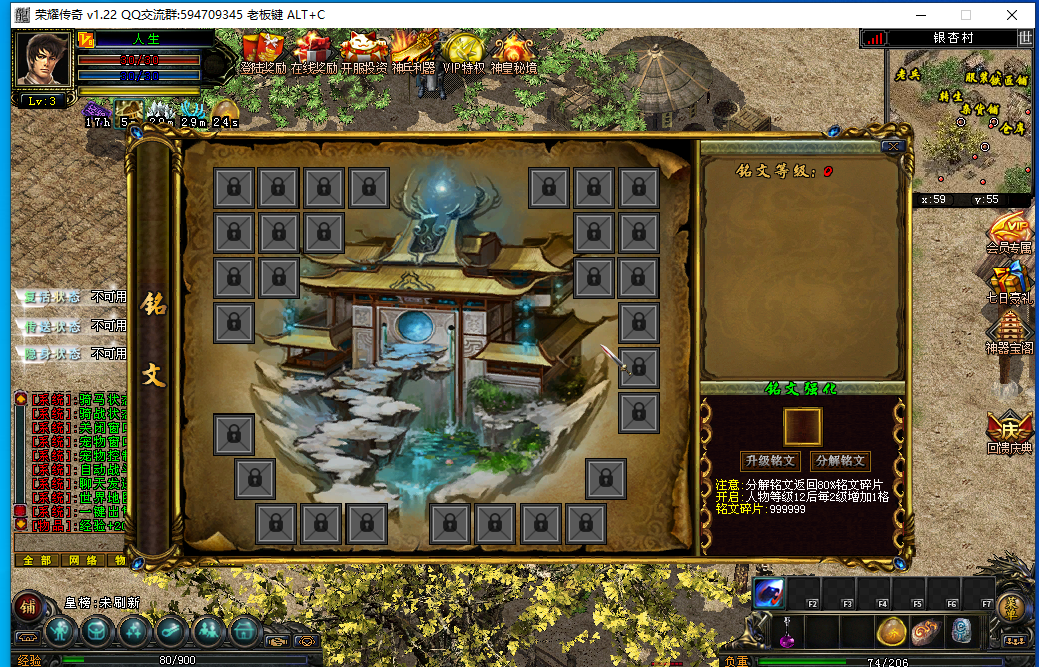Open the 神皇秘境 secret realm icon
This screenshot has height=667, width=1039.
[513, 52]
